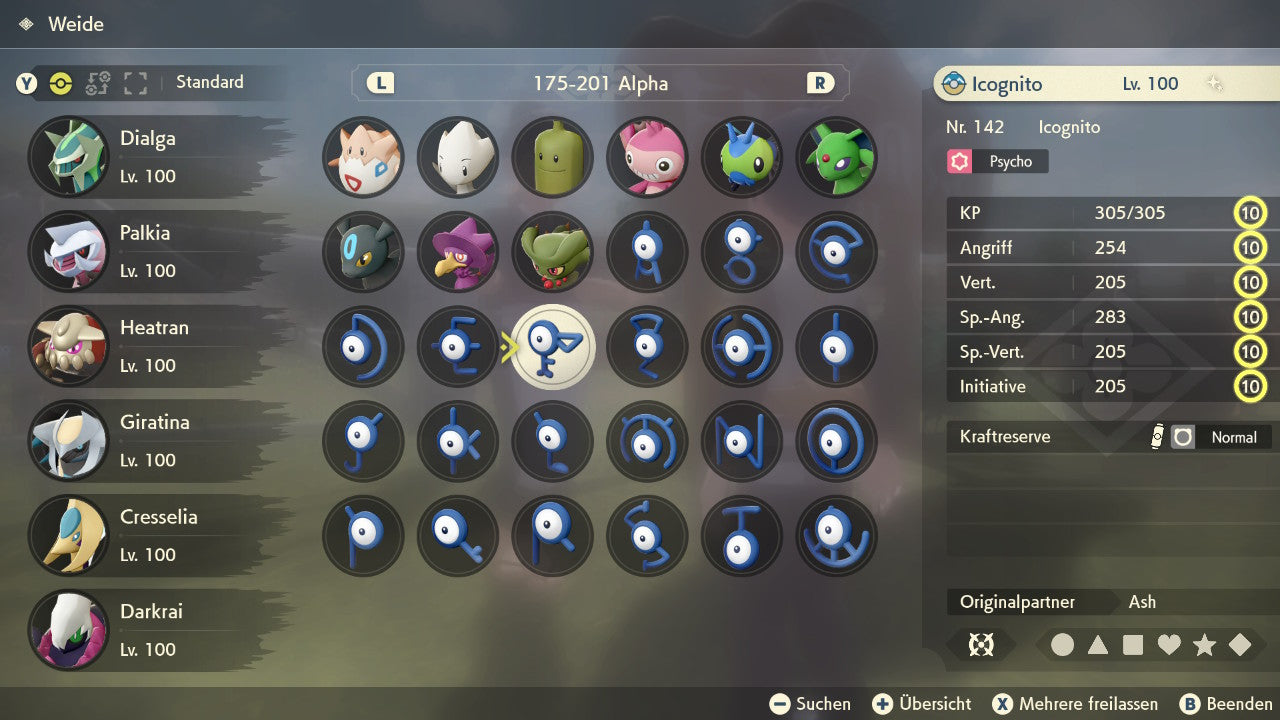Image resolution: width=1280 pixels, height=720 pixels.
Task: Click the R button to view next pasture
Action: pos(820,84)
